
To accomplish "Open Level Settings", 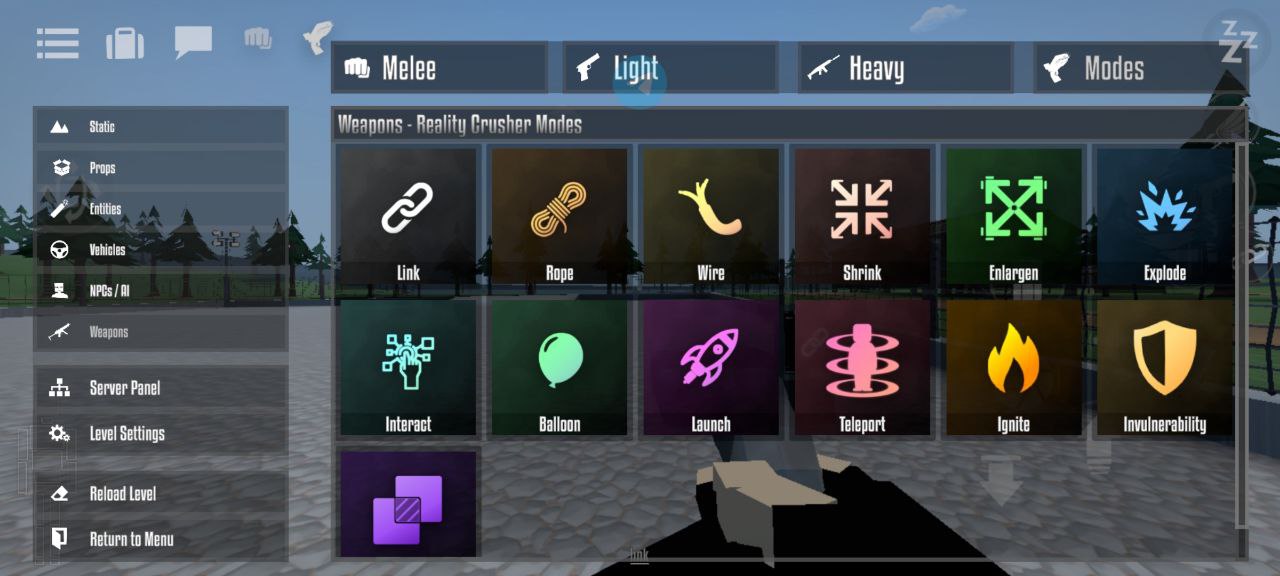I will (x=161, y=434).
